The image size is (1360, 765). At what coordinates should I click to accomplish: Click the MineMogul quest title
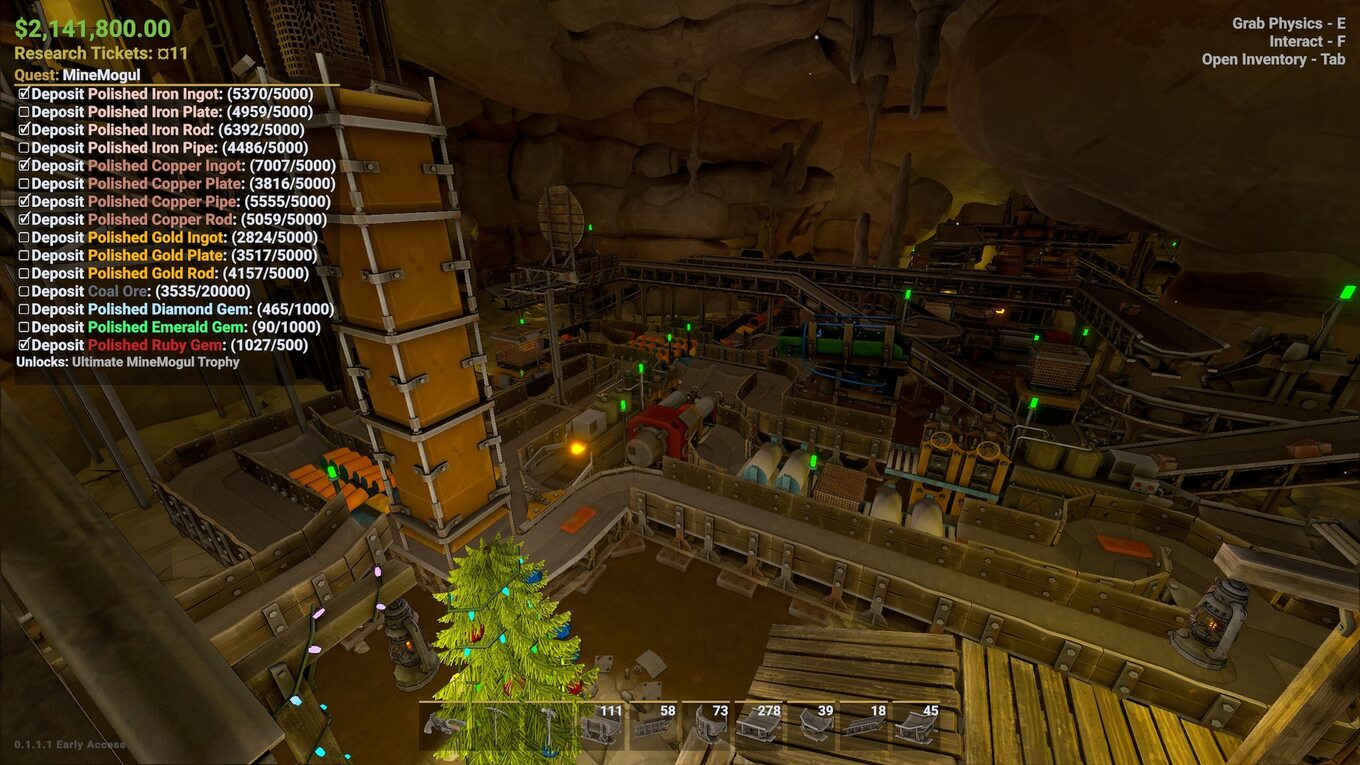pyautogui.click(x=100, y=75)
